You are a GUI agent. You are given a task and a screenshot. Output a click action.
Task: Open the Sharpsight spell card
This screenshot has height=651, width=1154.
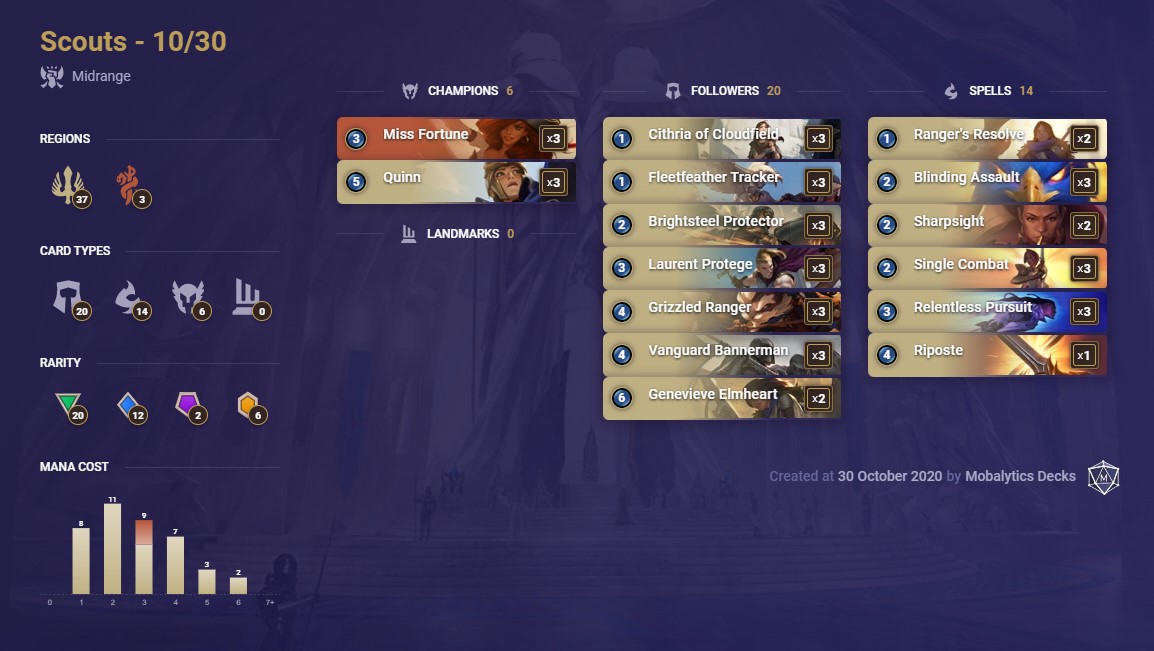coord(986,225)
